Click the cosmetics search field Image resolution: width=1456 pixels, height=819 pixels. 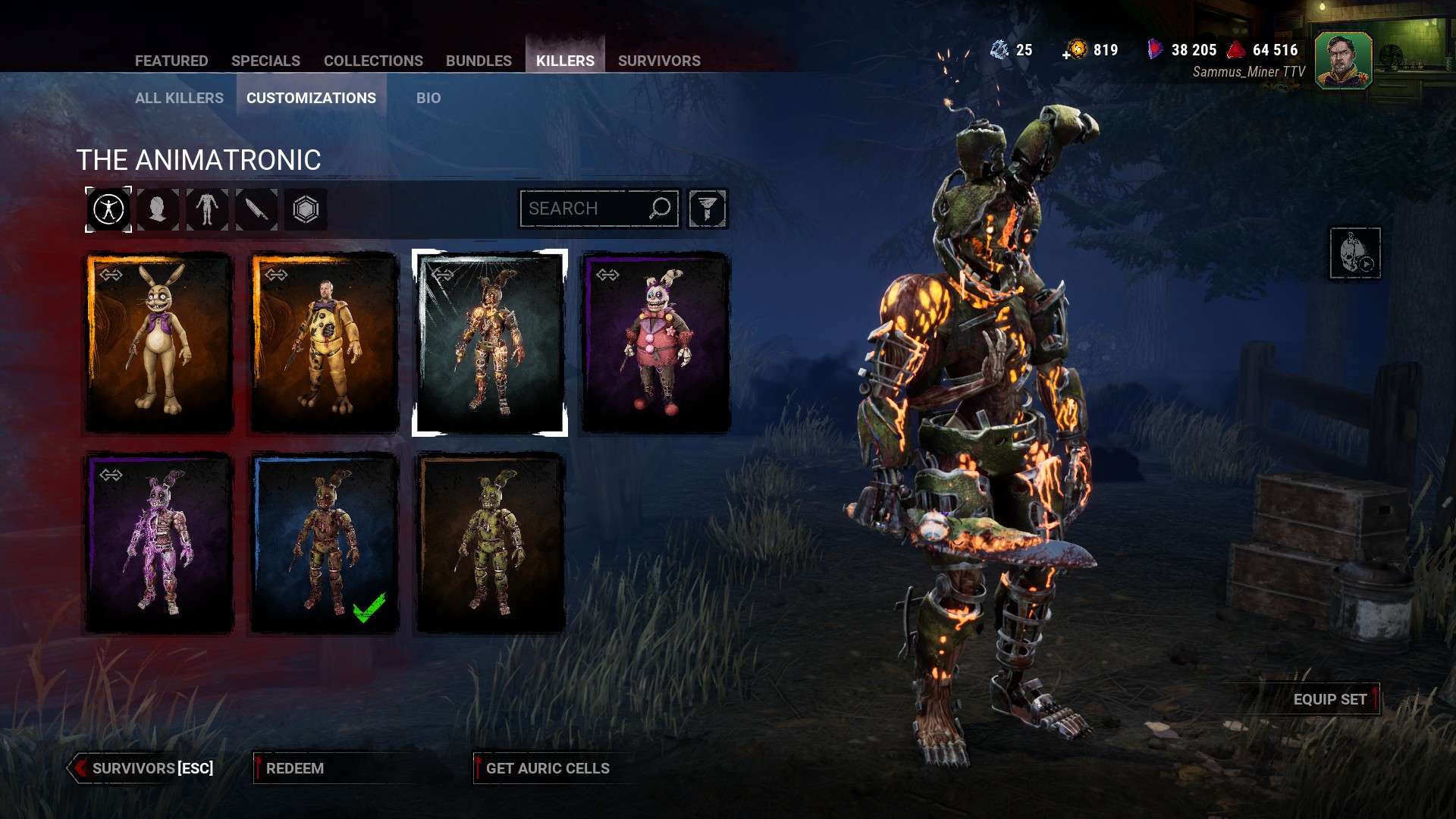(x=585, y=209)
